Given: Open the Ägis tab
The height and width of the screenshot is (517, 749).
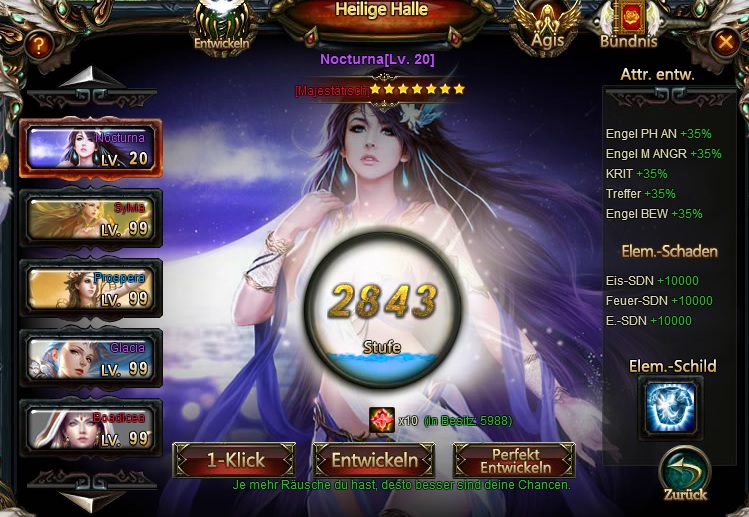Looking at the screenshot, I should click(x=546, y=24).
